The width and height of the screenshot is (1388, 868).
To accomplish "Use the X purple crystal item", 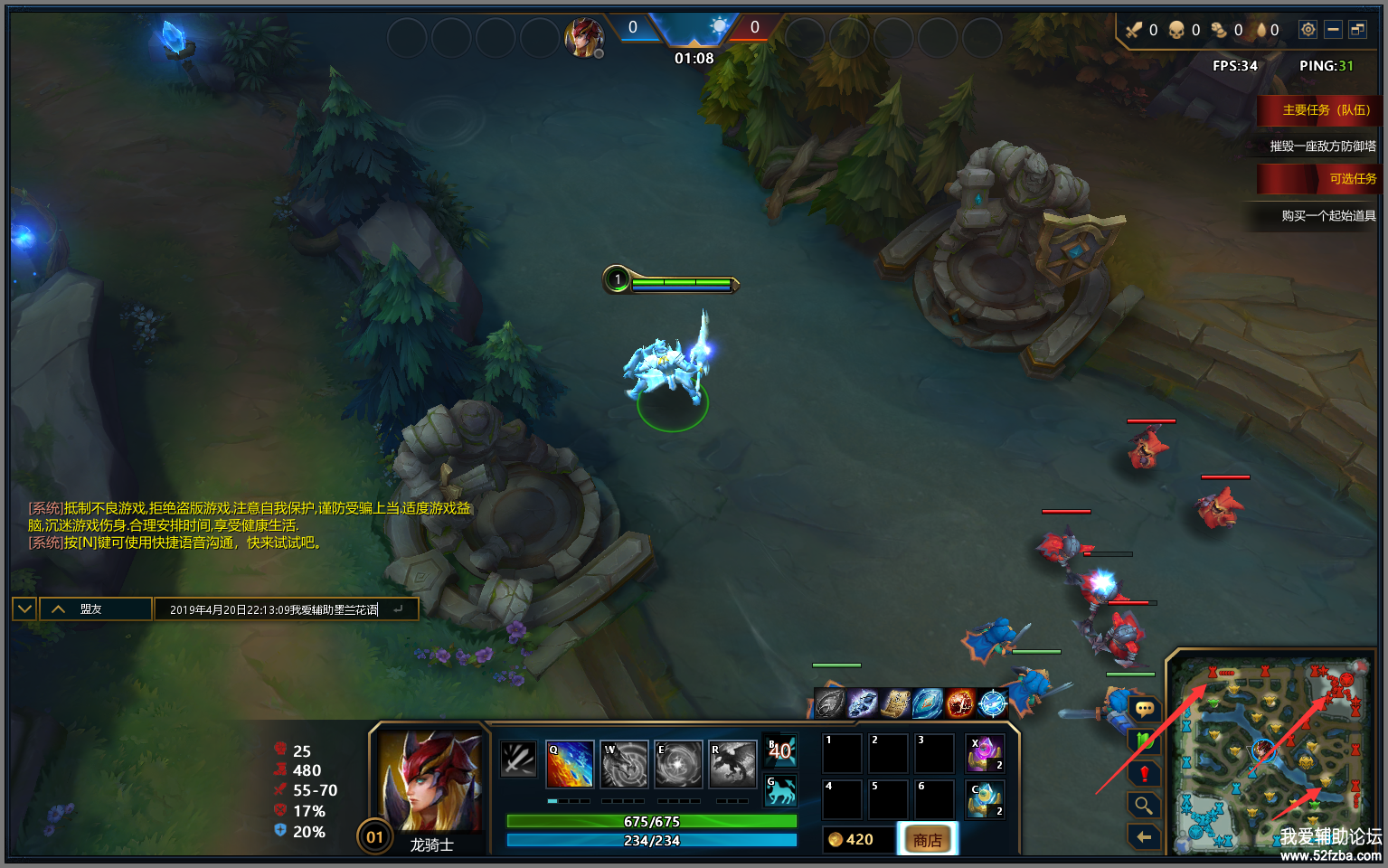I will pos(986,753).
